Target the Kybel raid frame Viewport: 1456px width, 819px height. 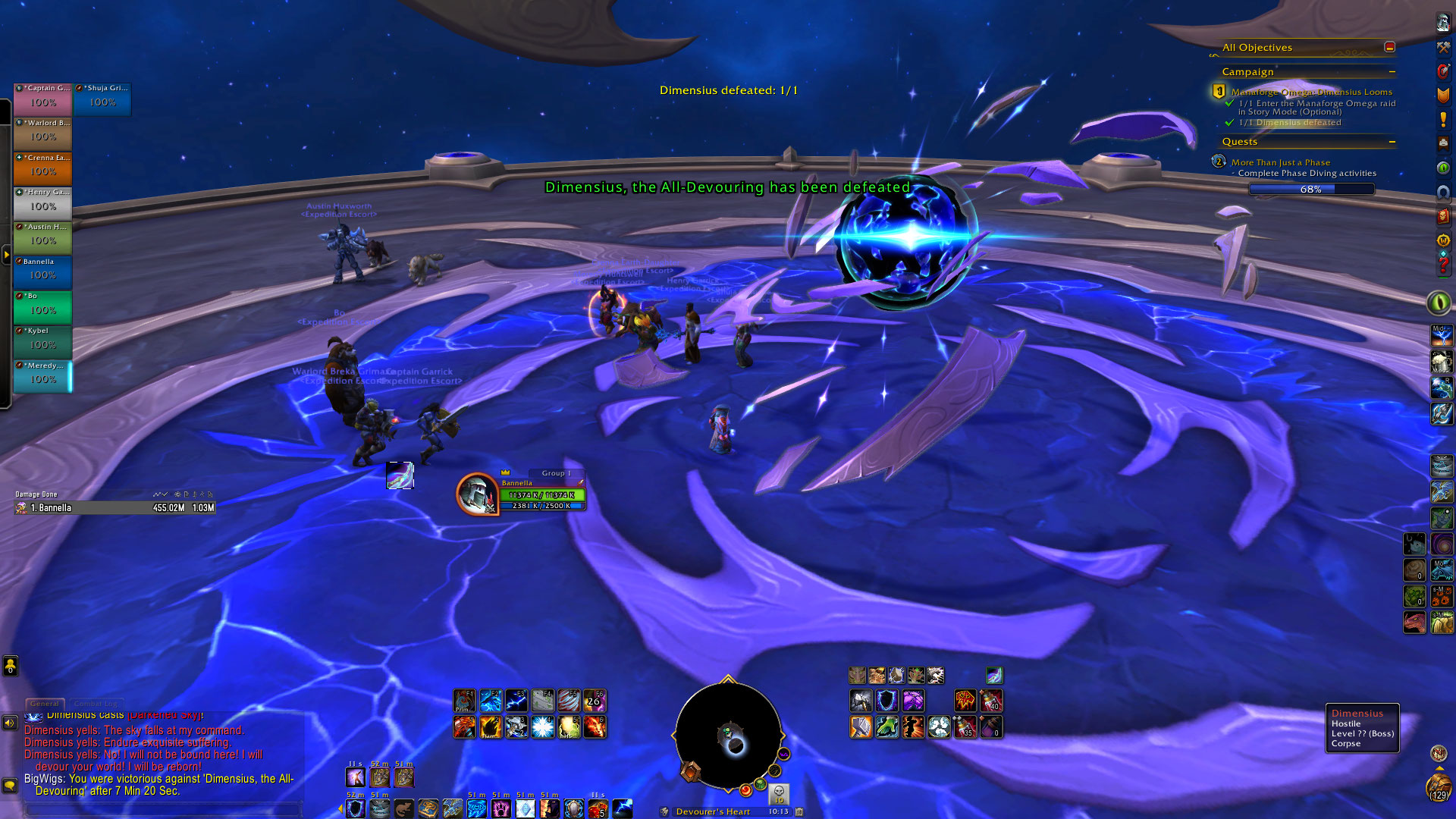pyautogui.click(x=42, y=341)
